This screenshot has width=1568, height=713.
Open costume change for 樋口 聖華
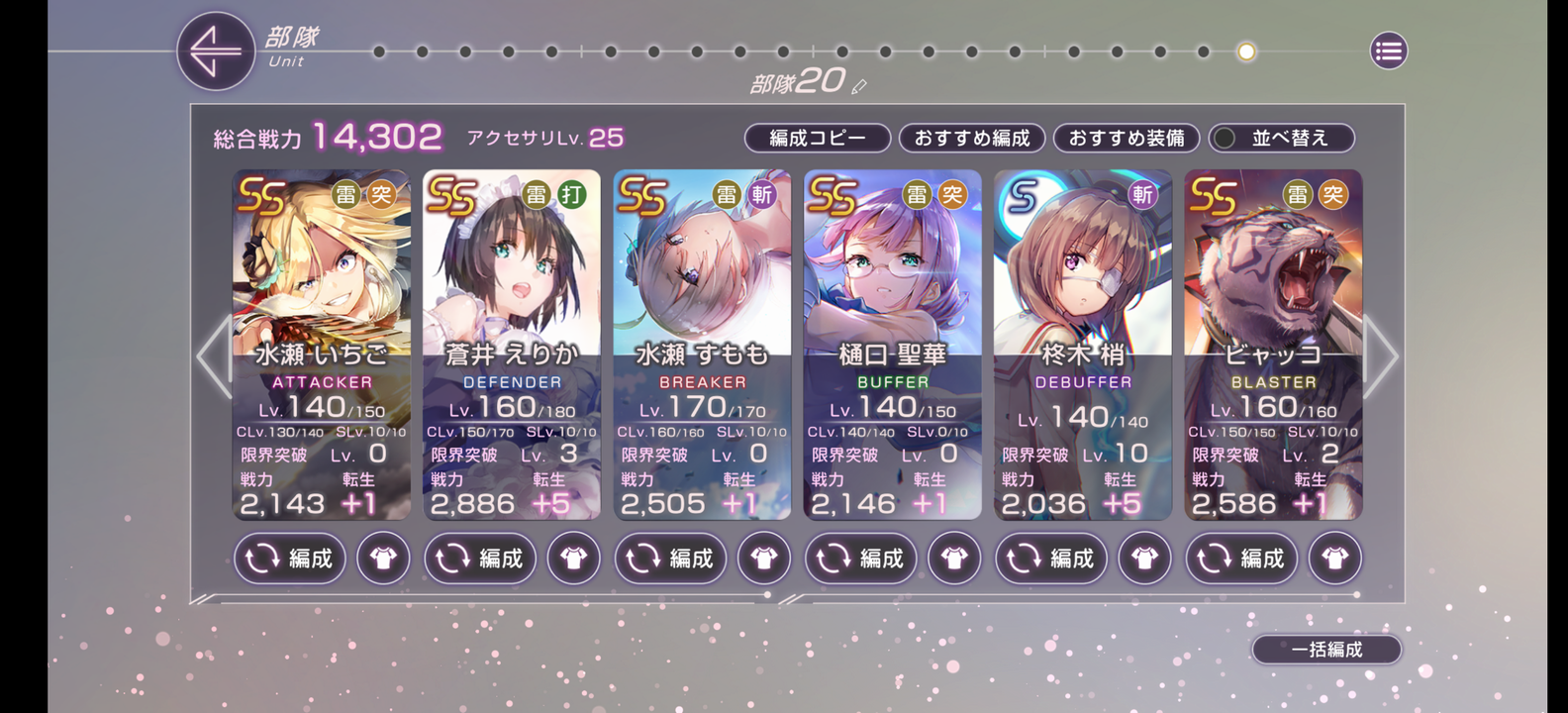pos(954,559)
